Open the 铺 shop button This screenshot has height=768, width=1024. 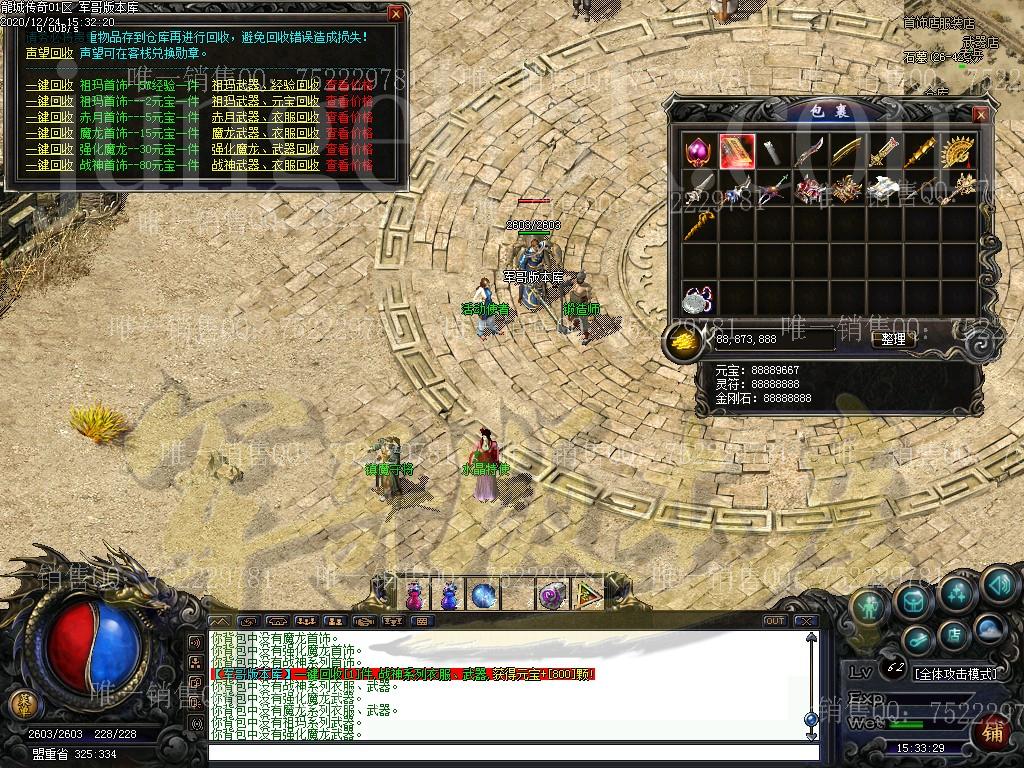coord(993,733)
